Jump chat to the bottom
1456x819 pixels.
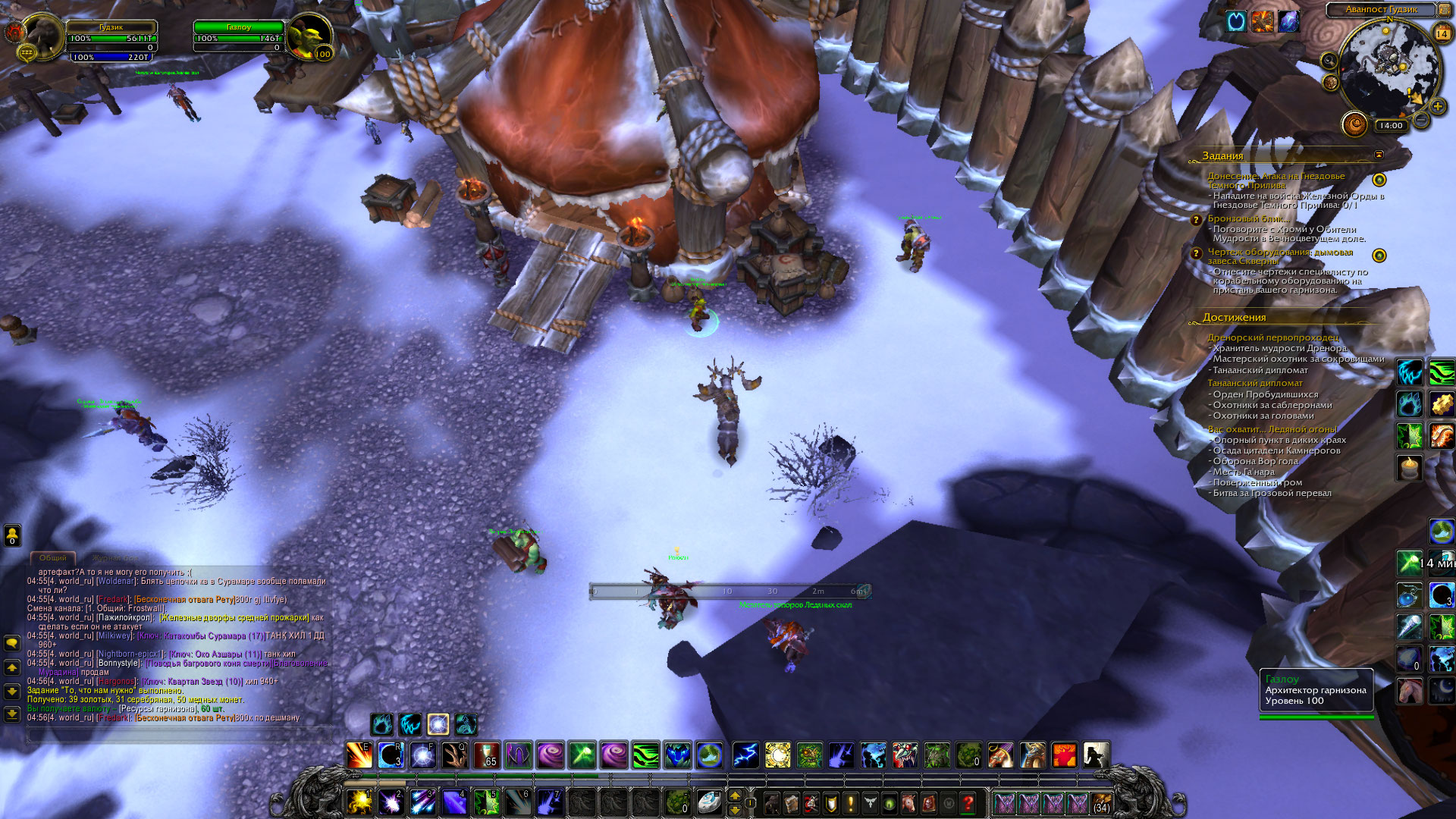coord(12,714)
